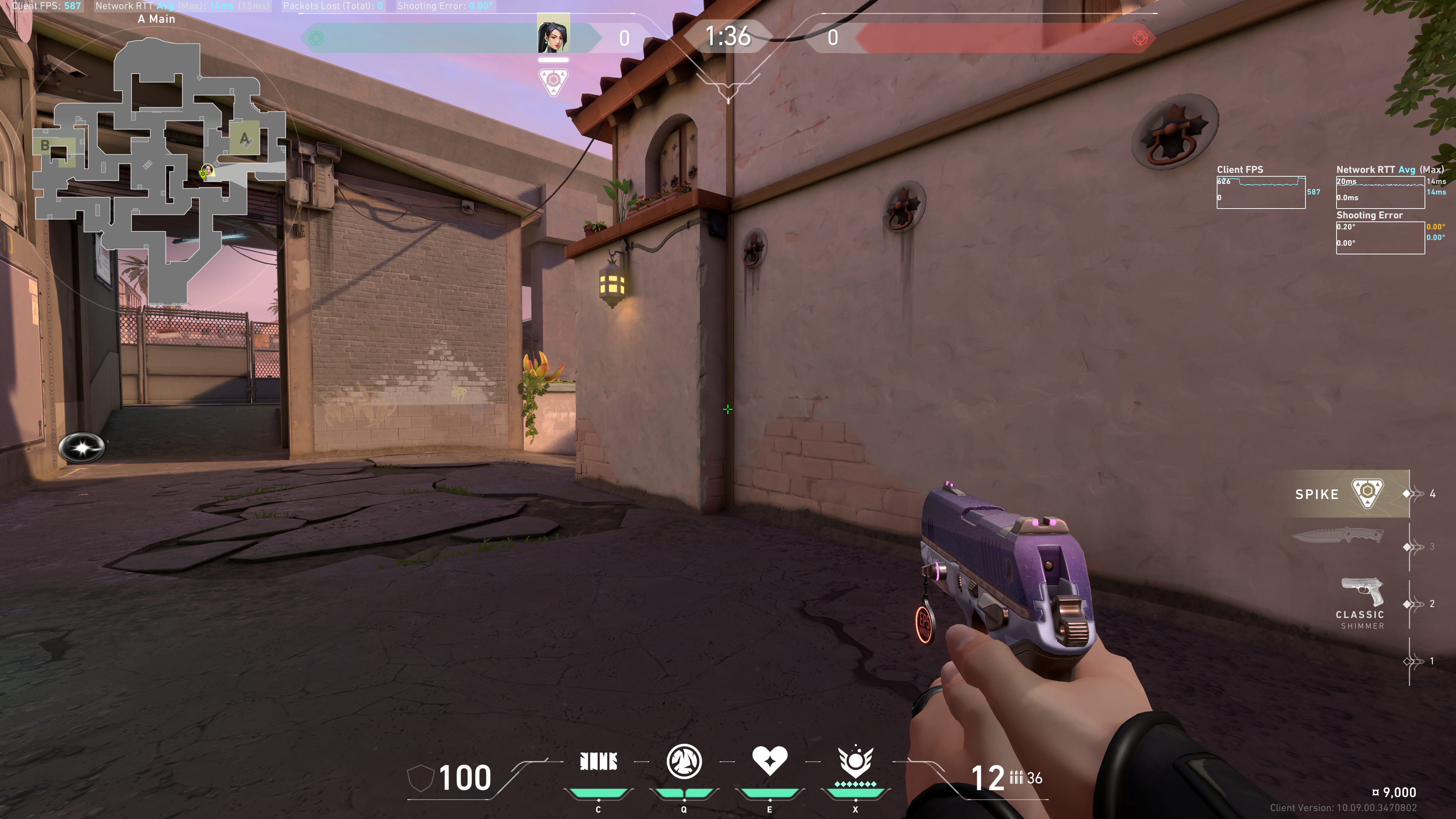Image resolution: width=1456 pixels, height=819 pixels.
Task: Trigger the Resurrection ultimate icon
Action: tap(855, 761)
